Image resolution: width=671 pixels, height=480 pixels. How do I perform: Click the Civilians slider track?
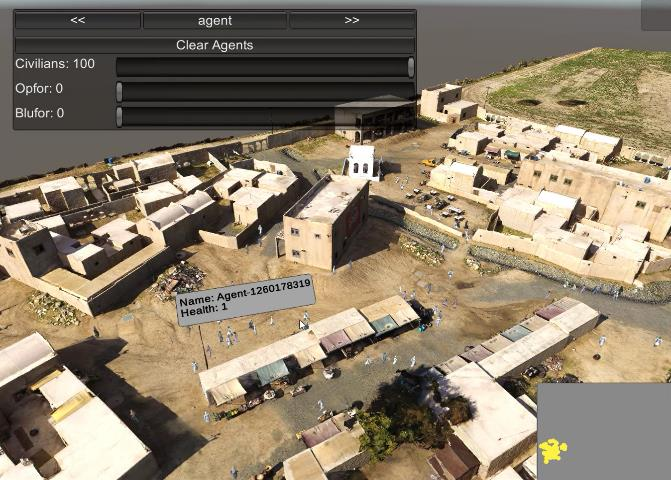point(264,66)
